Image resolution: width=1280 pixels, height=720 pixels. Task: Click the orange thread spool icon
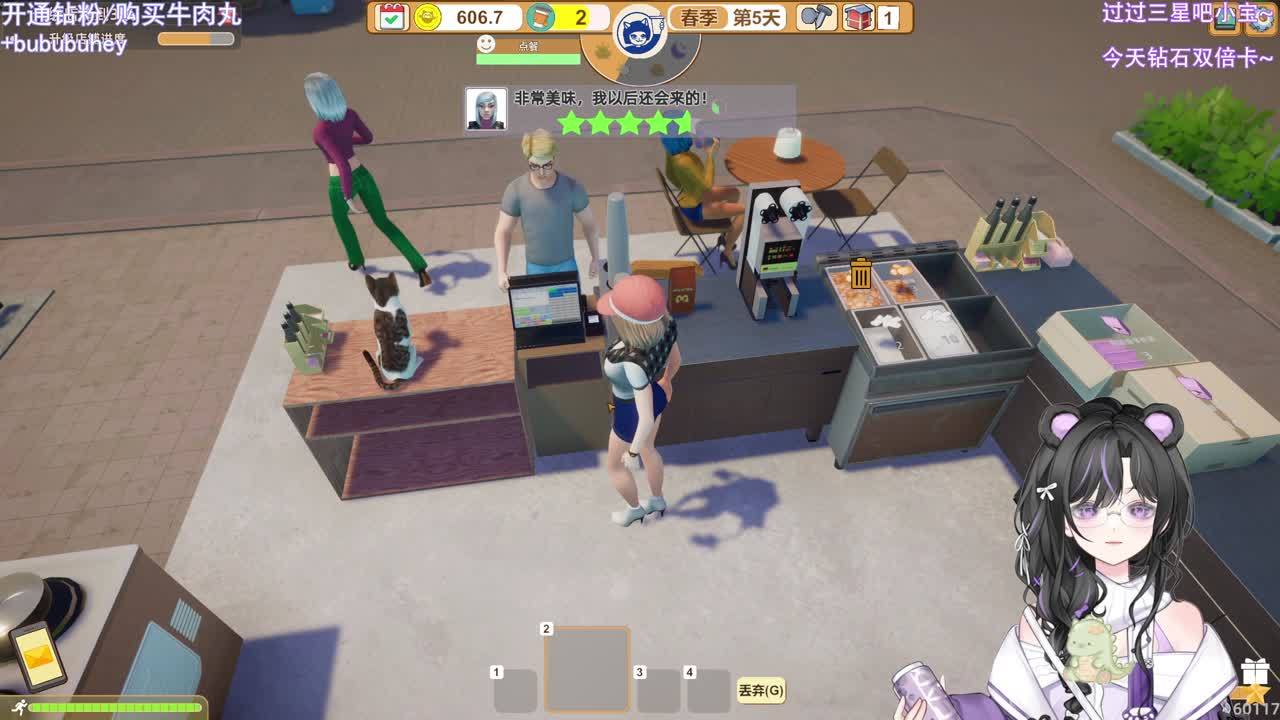540,17
